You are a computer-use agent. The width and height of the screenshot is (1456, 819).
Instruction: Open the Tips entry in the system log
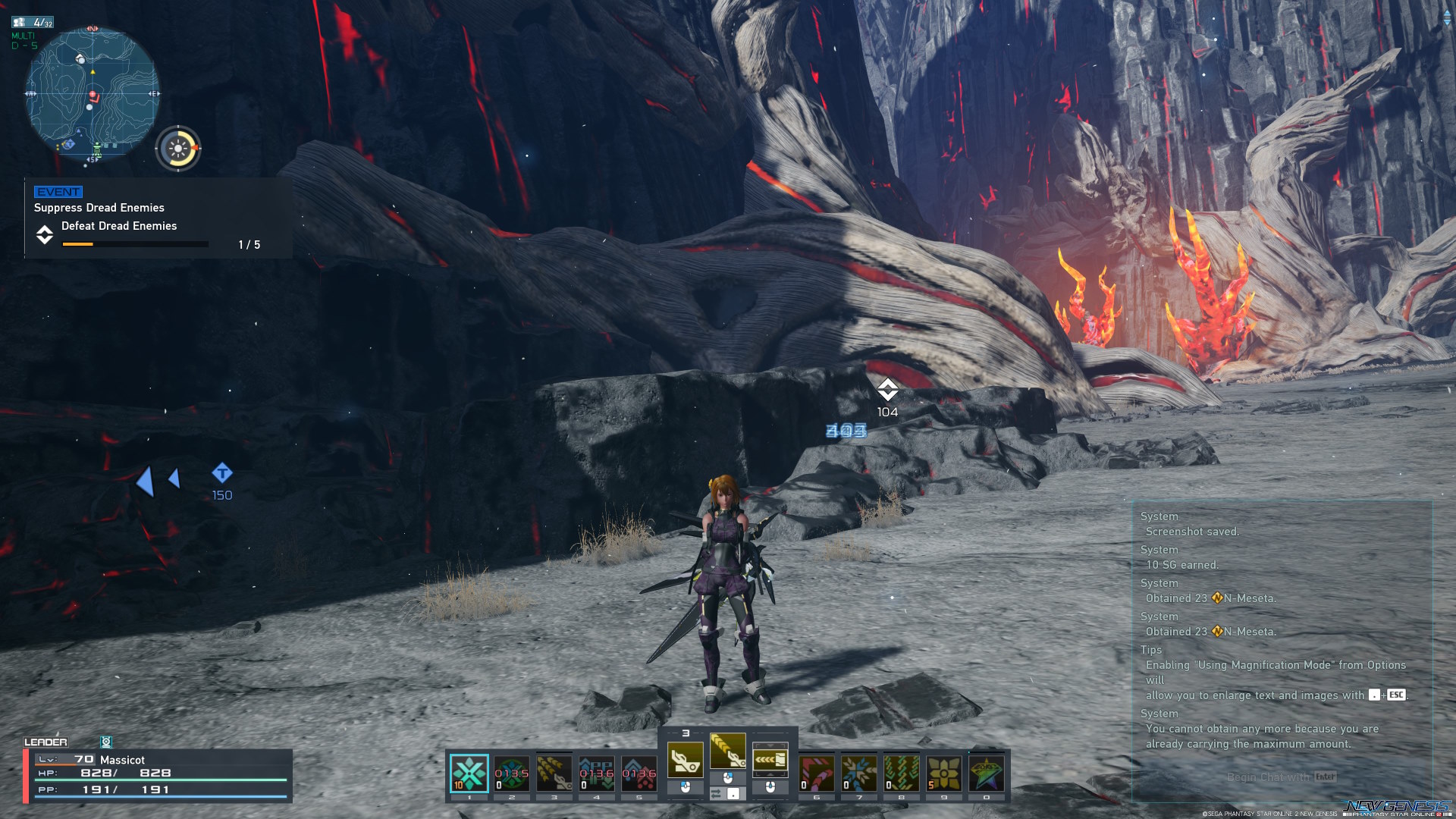tap(1150, 650)
